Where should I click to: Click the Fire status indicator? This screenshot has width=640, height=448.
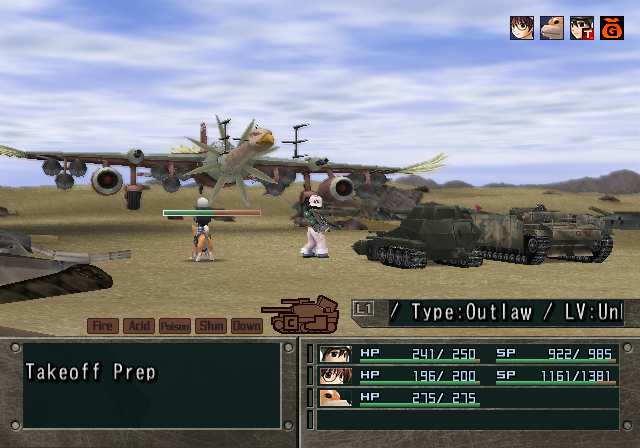[x=103, y=326]
